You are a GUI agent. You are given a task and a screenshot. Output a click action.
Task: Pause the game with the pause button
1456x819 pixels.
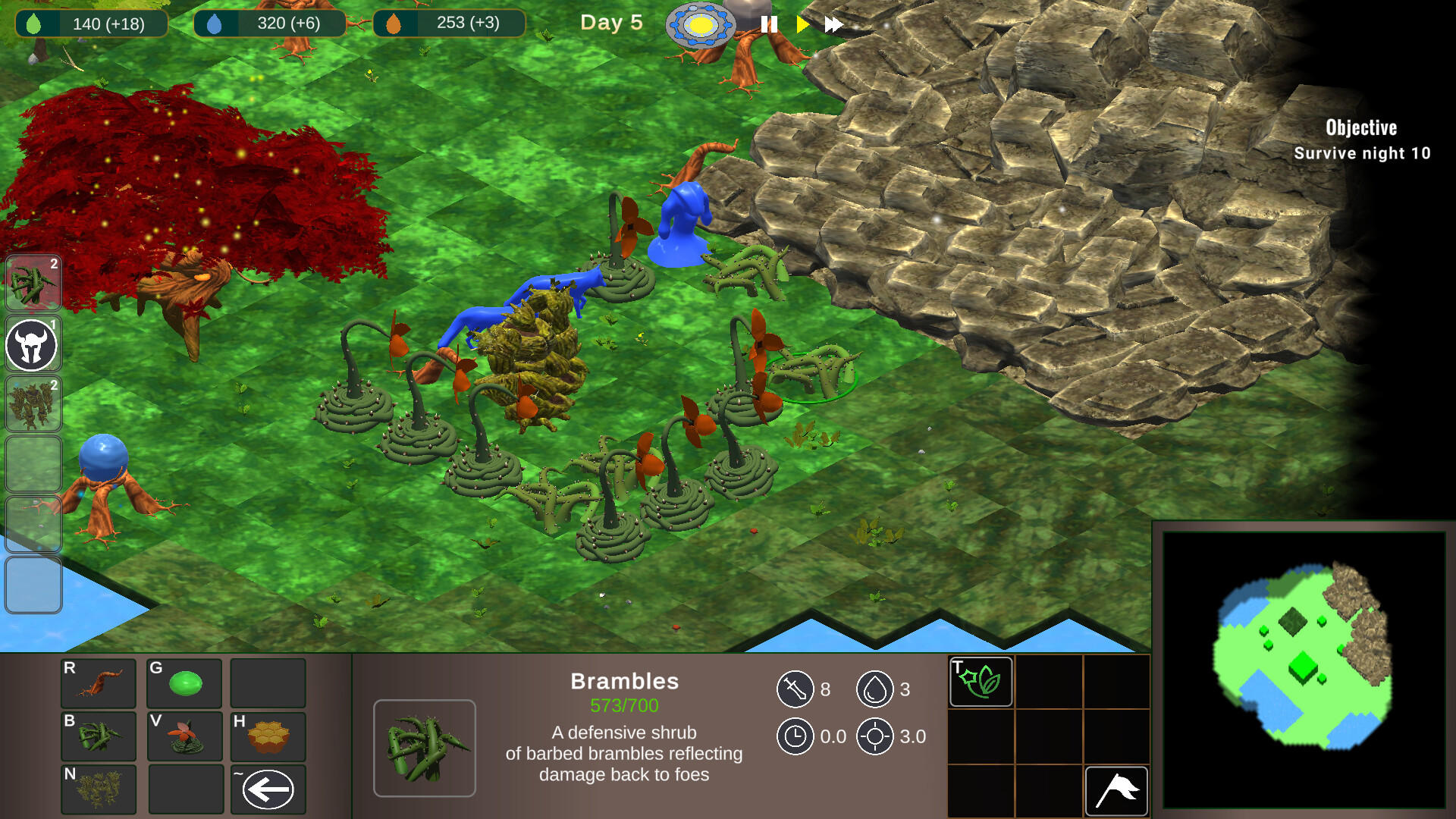point(768,24)
